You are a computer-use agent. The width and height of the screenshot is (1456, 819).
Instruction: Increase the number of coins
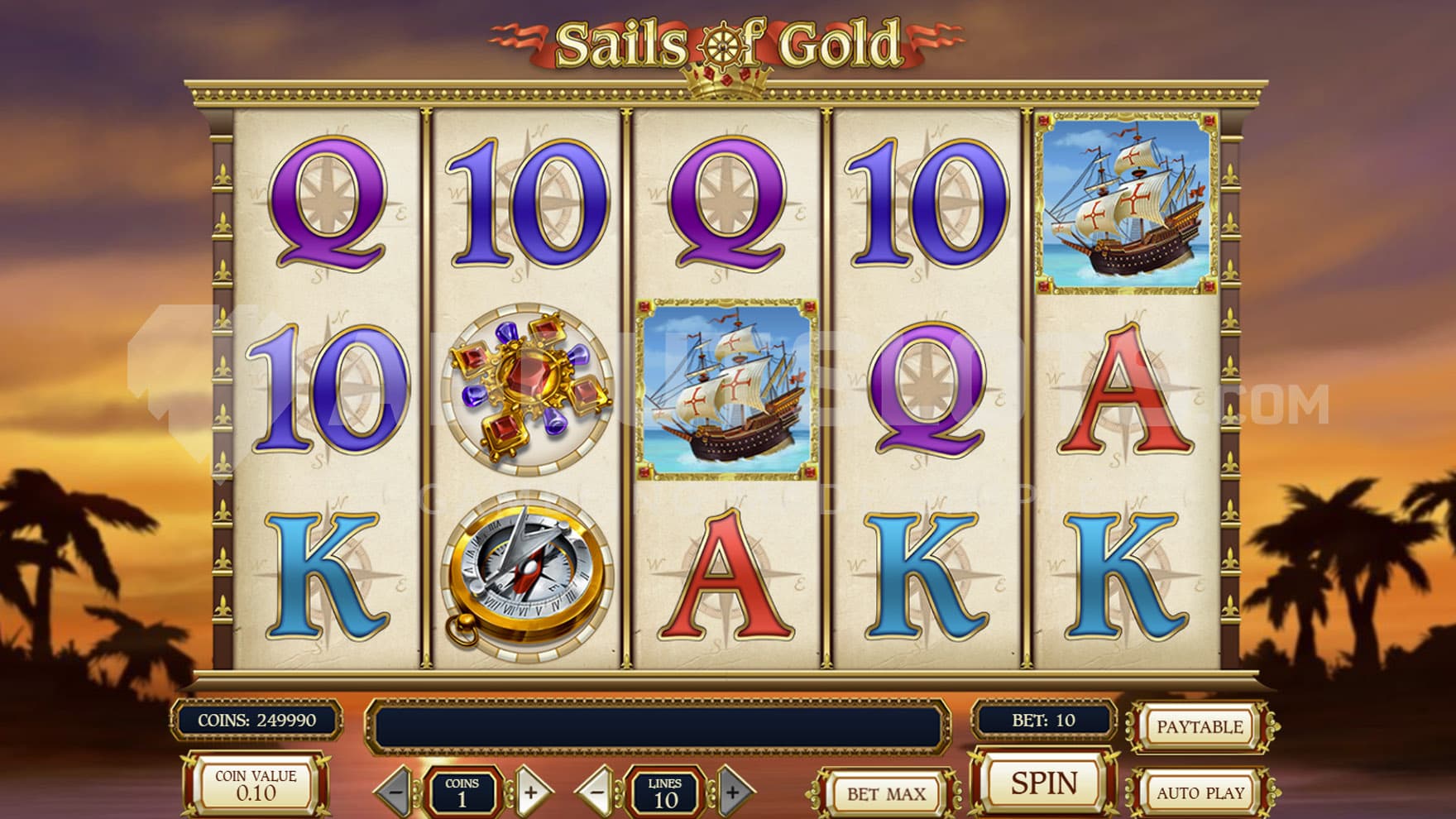pos(531,792)
